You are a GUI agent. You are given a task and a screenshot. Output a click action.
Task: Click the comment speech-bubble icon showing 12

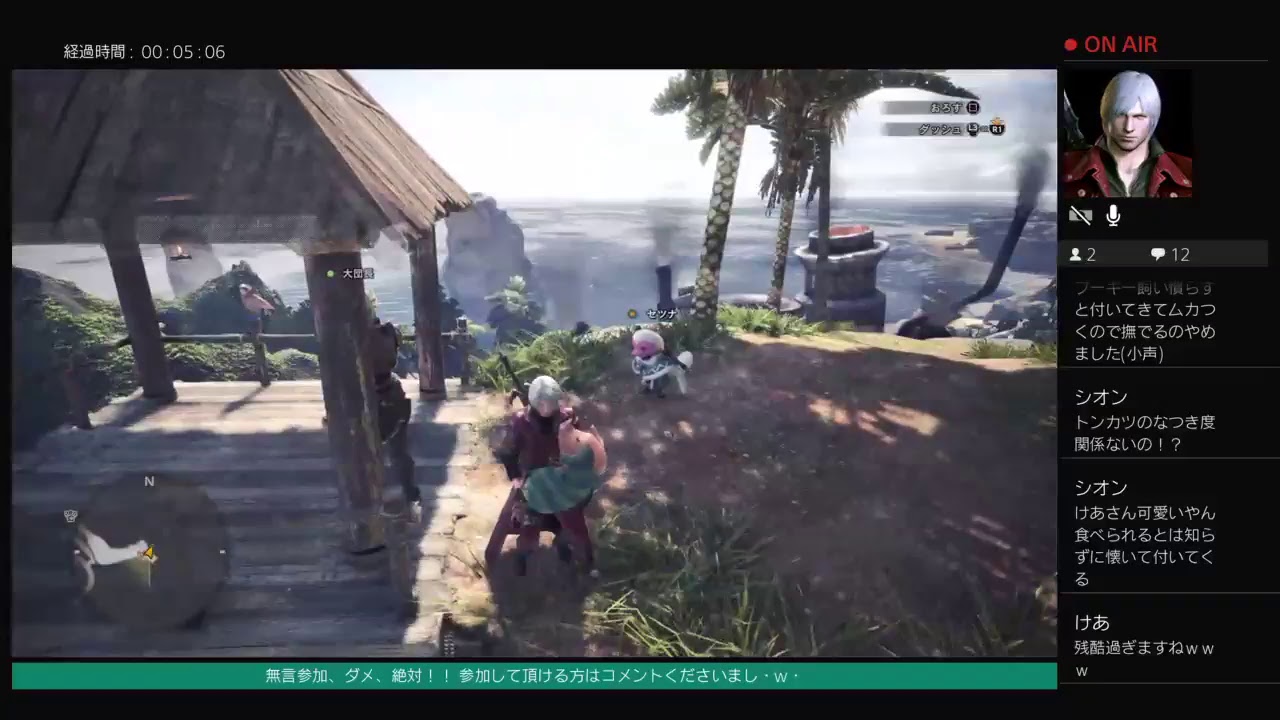click(x=1158, y=254)
